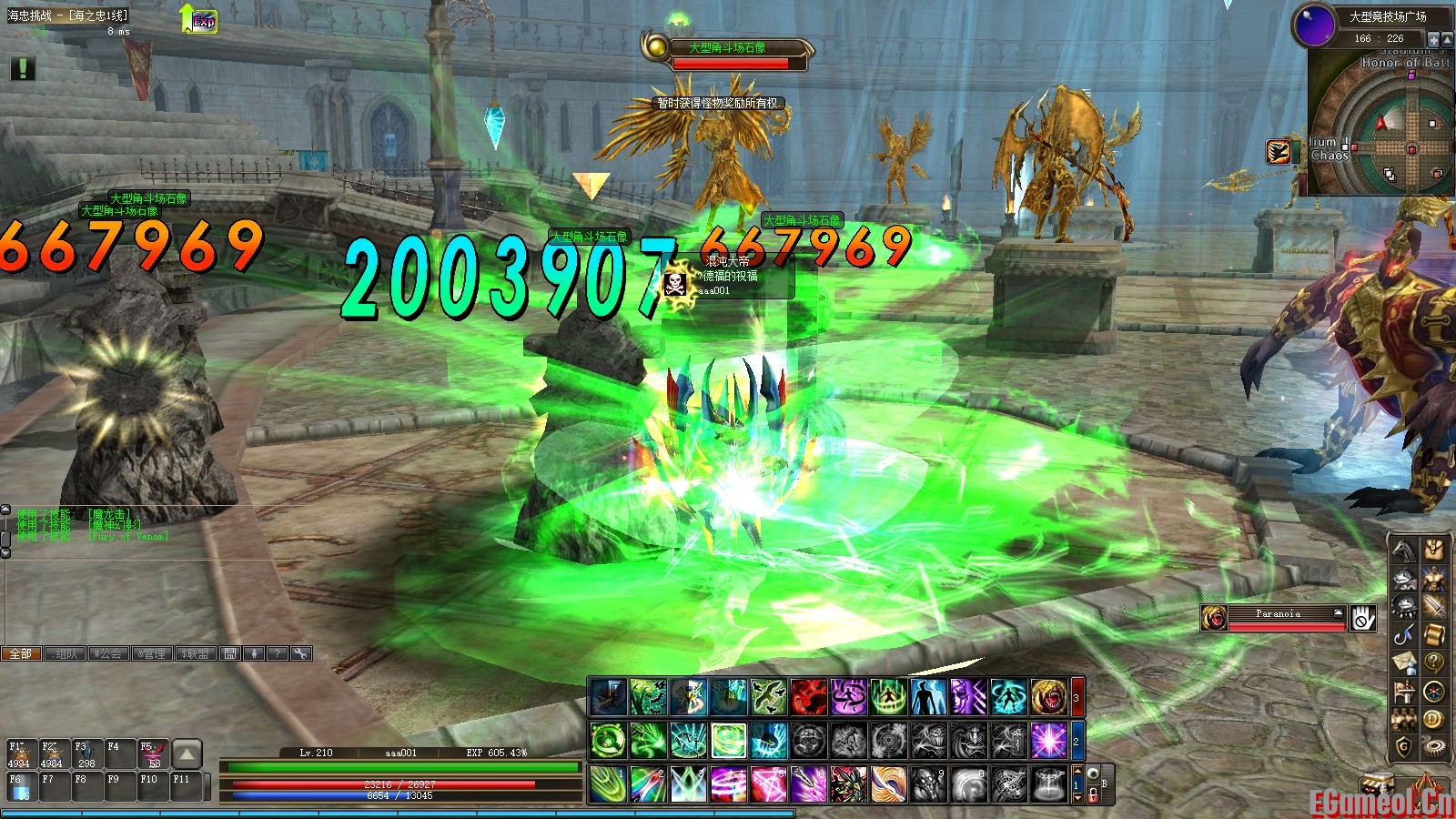Zoom in the minimap with plus button
The height and width of the screenshot is (819, 1456).
click(x=1433, y=39)
